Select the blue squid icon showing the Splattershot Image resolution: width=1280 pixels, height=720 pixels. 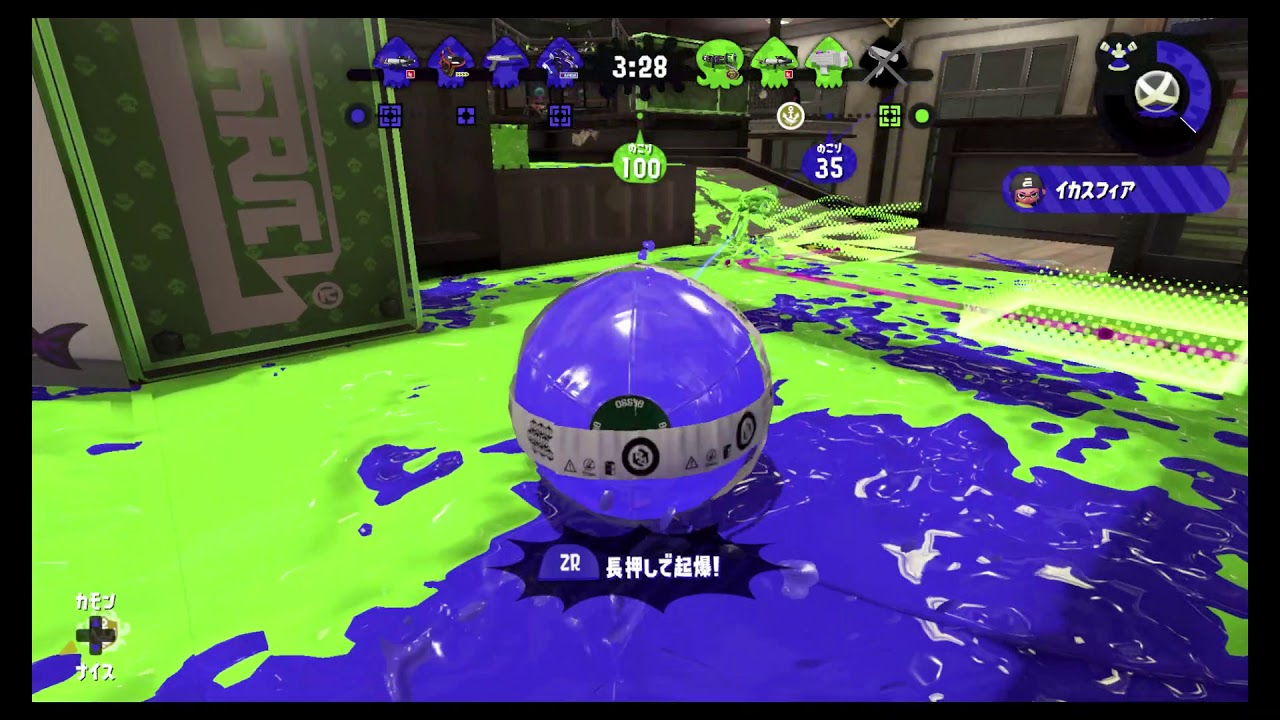(x=505, y=63)
